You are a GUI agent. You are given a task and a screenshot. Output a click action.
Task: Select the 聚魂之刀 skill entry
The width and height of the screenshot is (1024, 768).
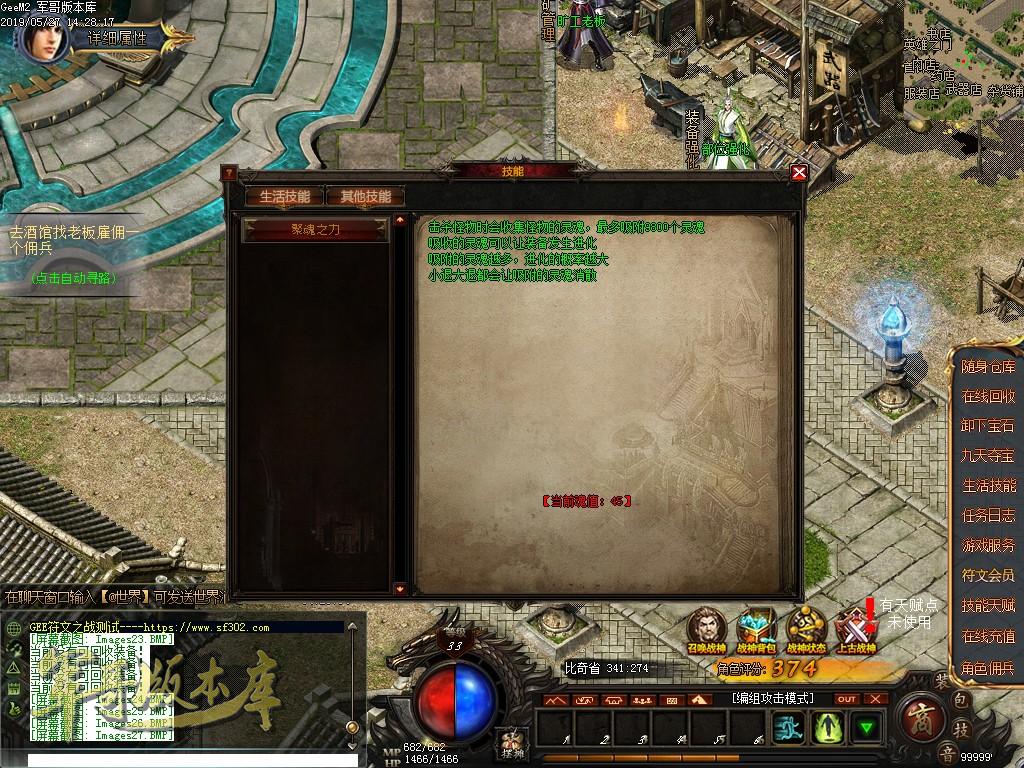[316, 229]
